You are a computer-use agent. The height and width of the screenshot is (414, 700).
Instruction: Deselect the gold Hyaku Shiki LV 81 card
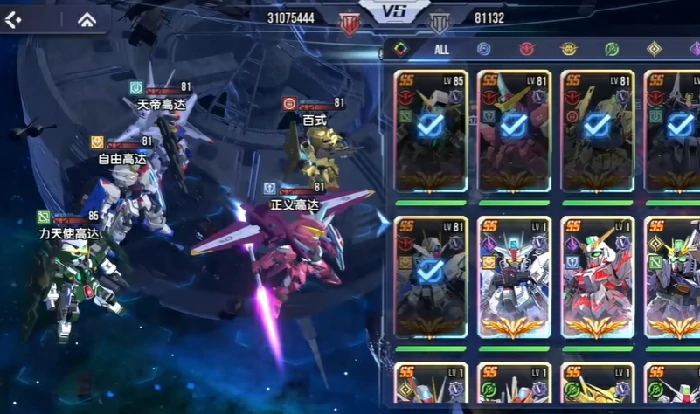598,130
